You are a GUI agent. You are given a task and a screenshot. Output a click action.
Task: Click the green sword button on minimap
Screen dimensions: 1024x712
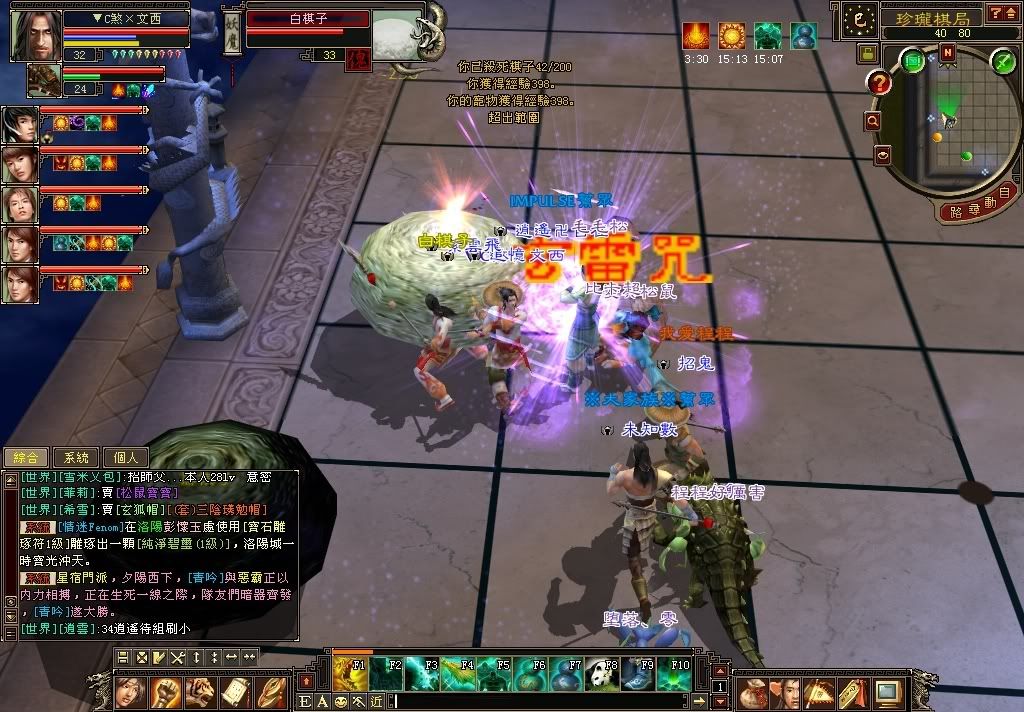[1002, 62]
